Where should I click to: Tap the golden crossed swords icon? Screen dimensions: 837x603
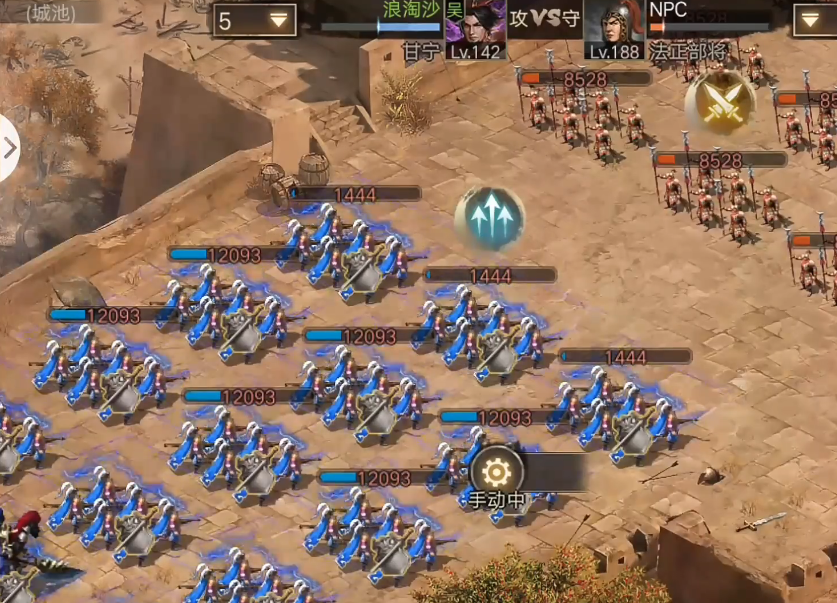coord(720,103)
